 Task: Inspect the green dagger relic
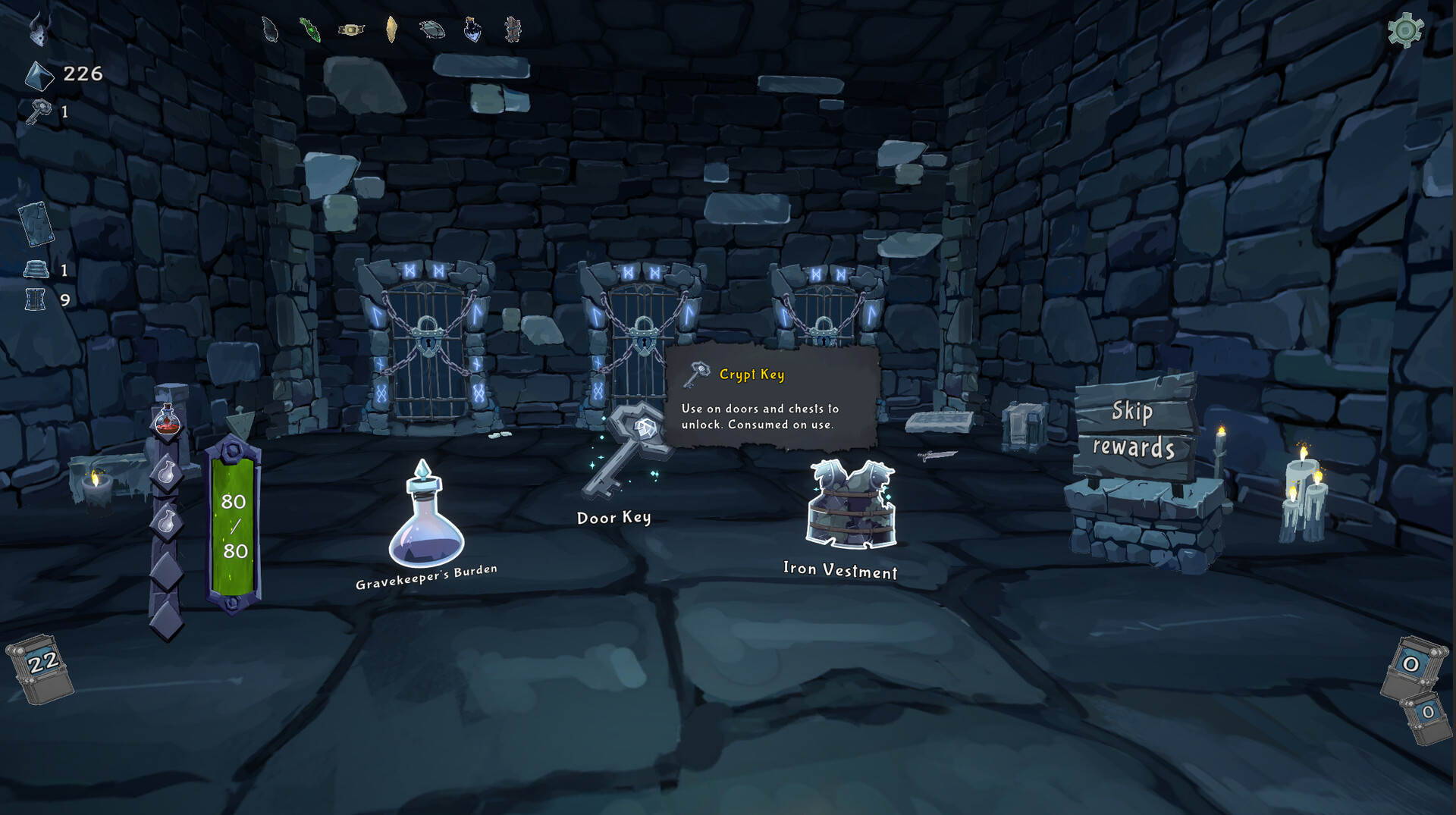point(310,30)
